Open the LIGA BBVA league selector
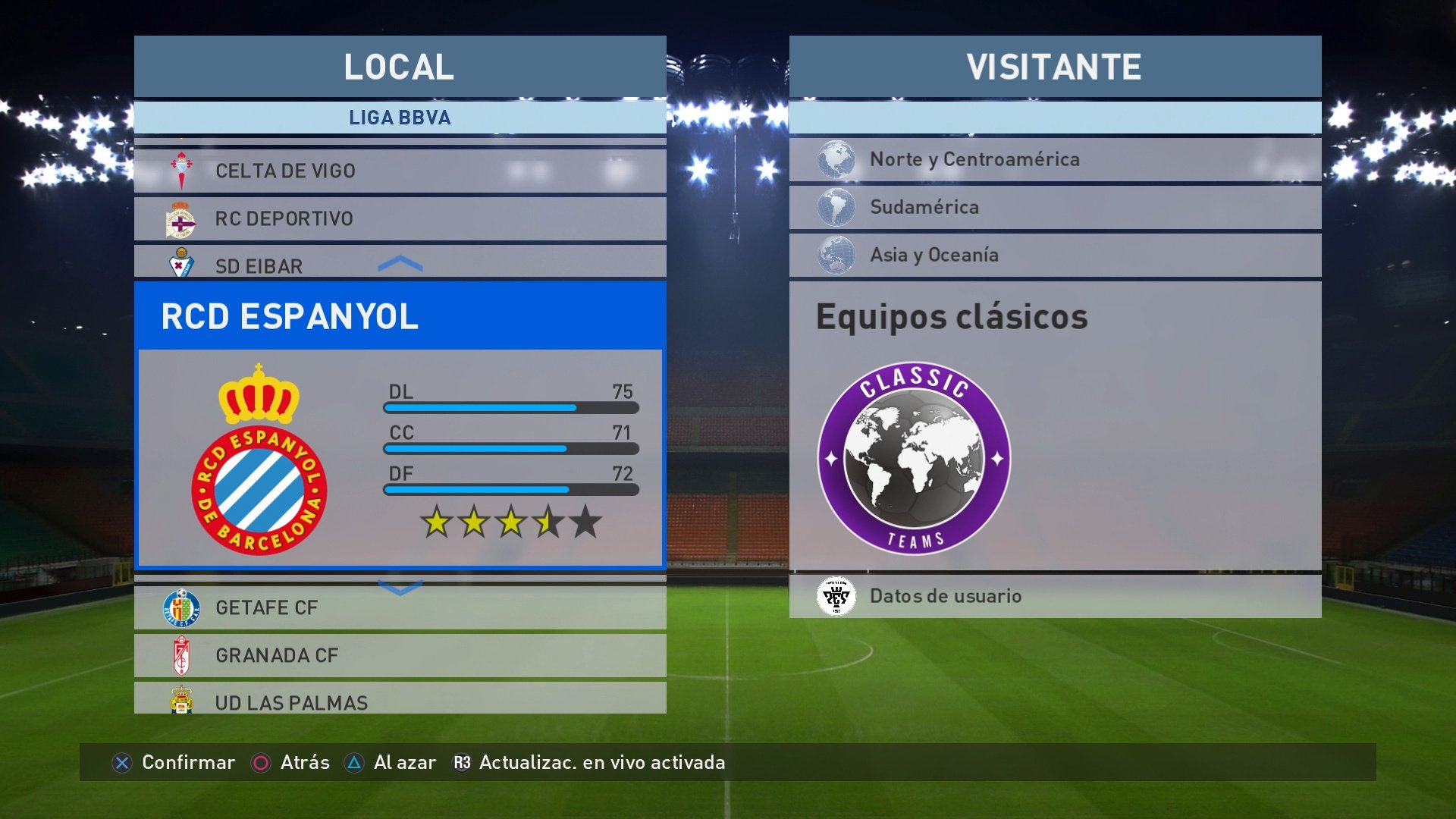This screenshot has width=1456, height=819. pyautogui.click(x=400, y=118)
